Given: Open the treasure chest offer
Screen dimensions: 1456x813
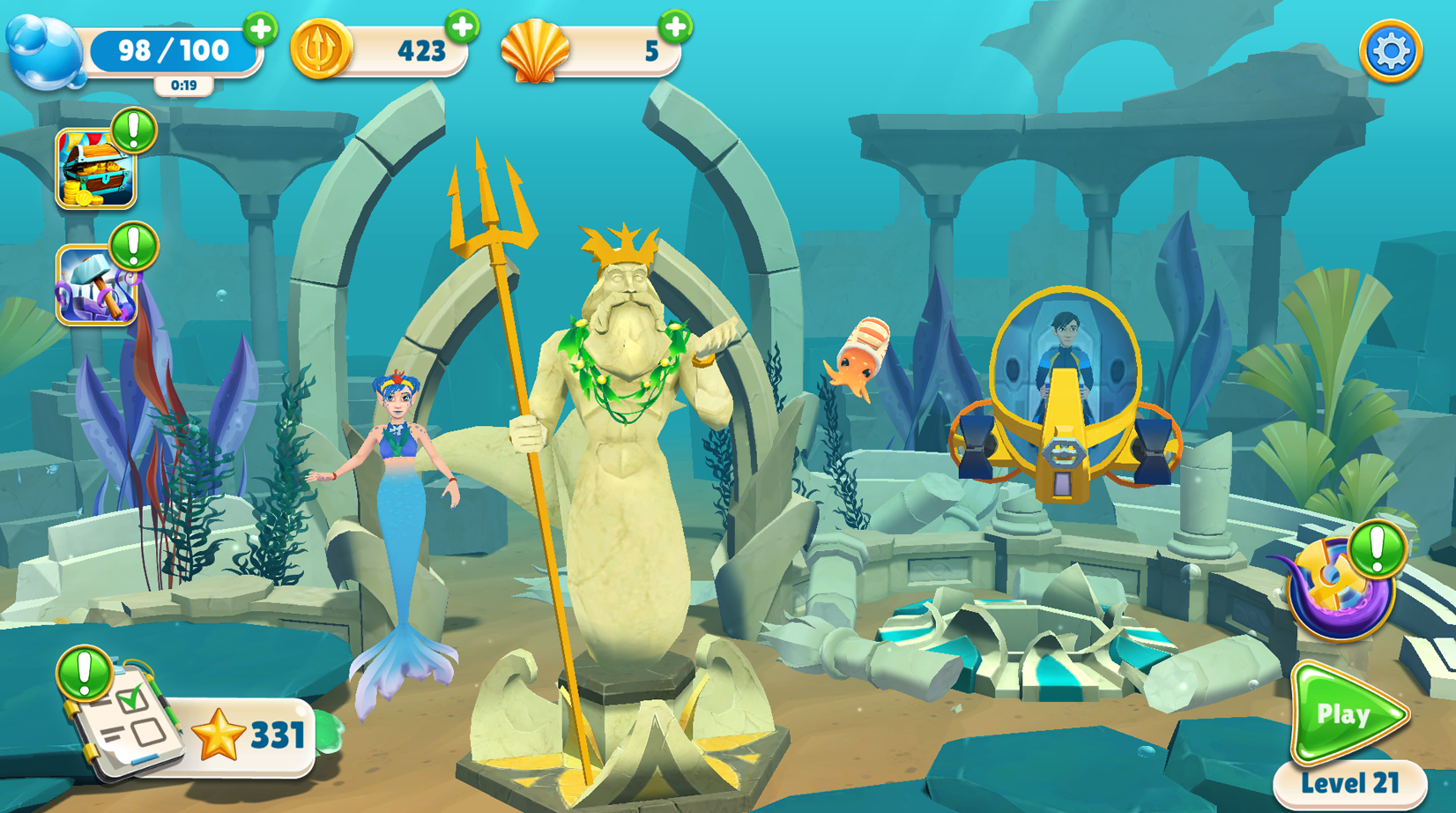Looking at the screenshot, I should pyautogui.click(x=95, y=169).
